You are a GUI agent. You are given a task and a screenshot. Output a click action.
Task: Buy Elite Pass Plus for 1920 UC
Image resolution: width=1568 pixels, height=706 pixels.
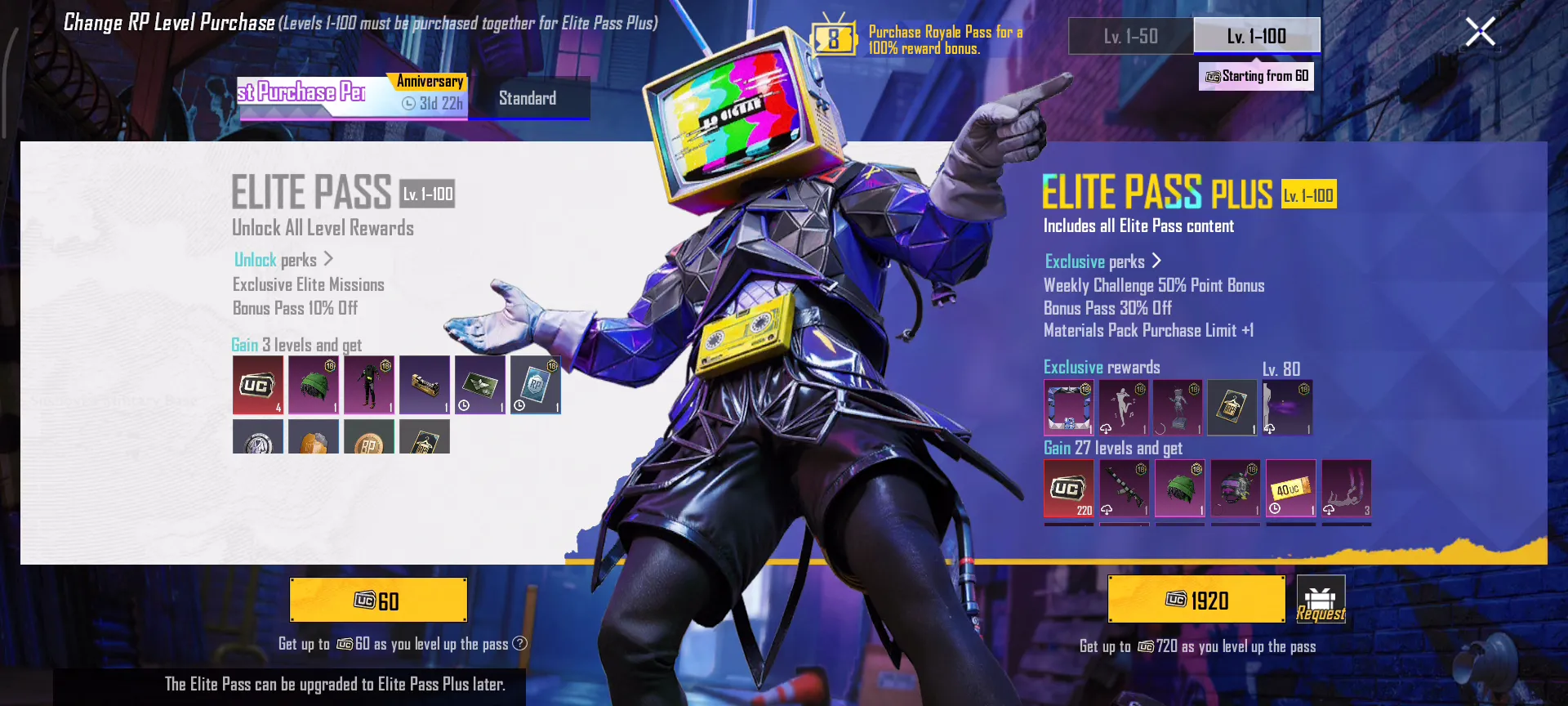coord(1196,600)
